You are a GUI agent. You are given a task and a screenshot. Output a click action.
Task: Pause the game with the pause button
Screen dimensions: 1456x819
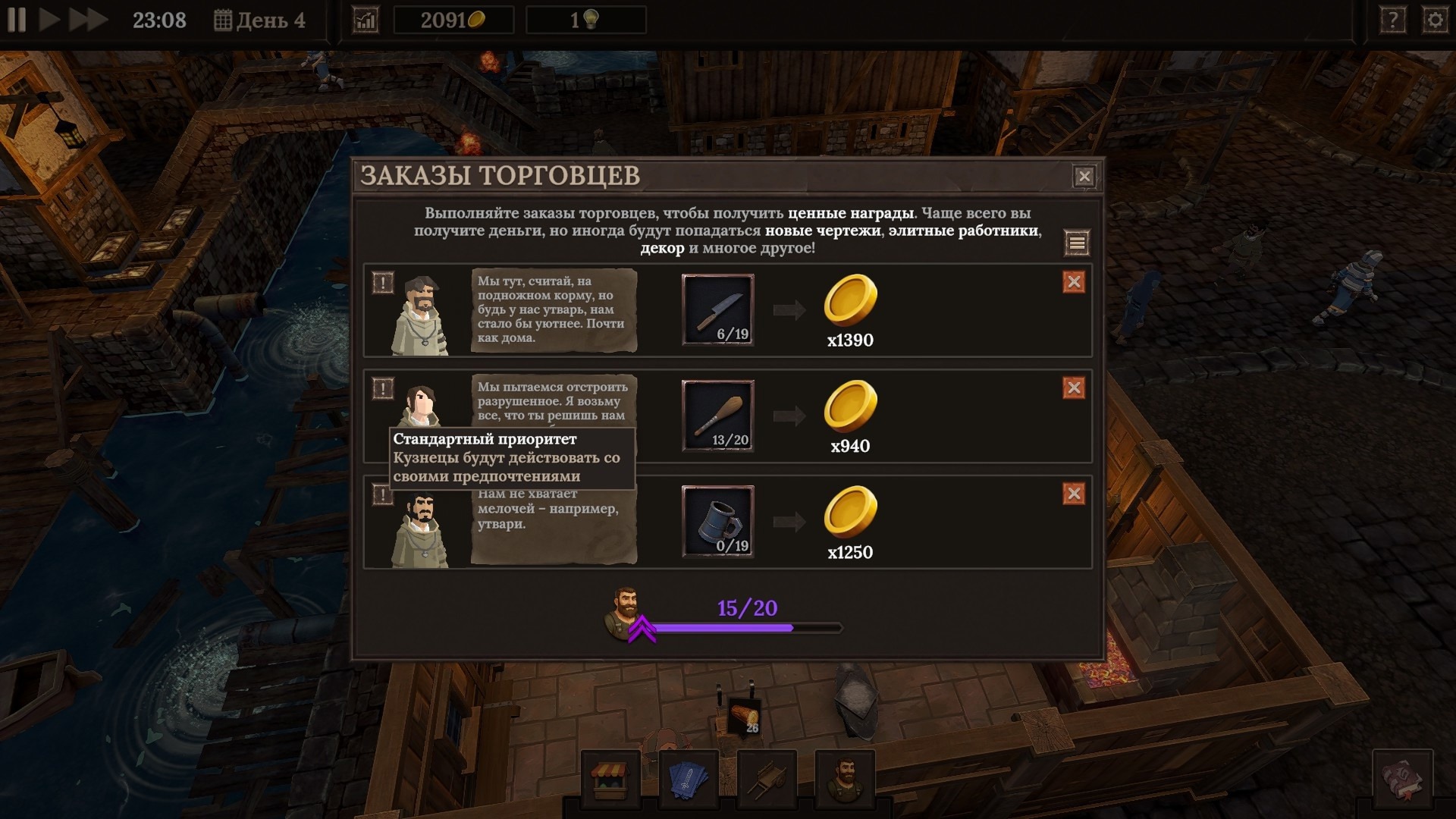point(17,20)
